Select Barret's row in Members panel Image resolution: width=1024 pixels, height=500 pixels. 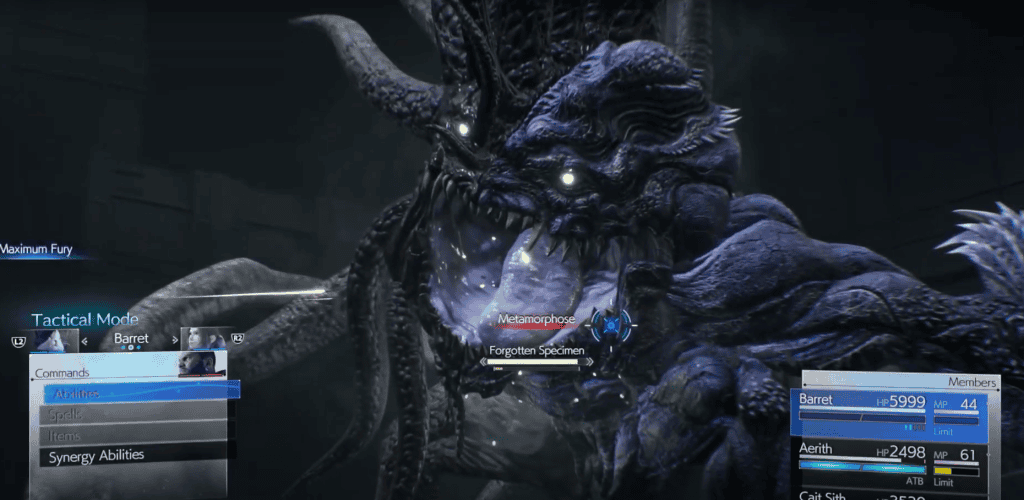[892, 411]
